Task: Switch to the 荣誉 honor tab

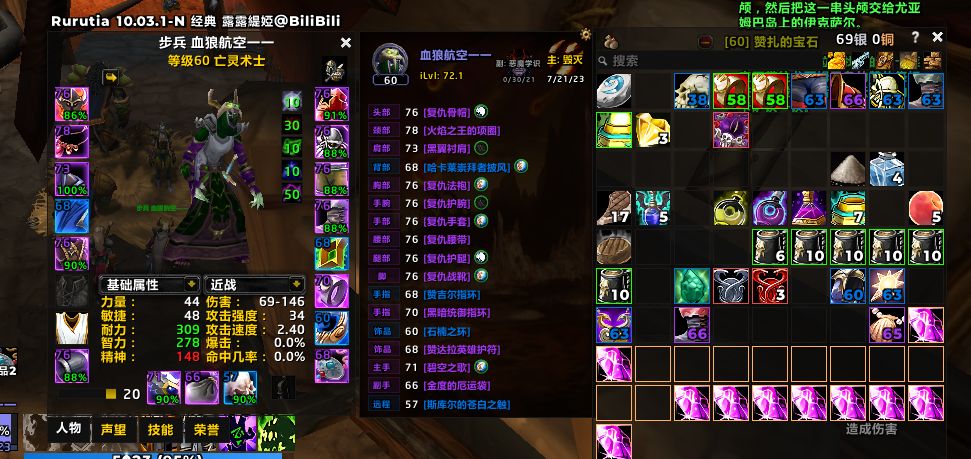Action: pyautogui.click(x=206, y=429)
